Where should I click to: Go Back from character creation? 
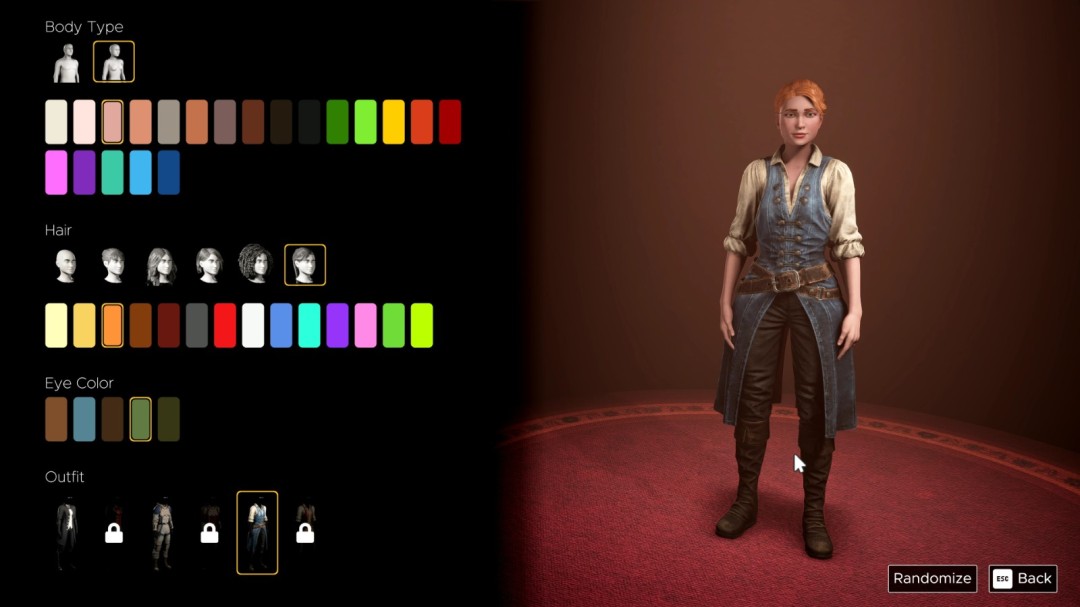(x=1023, y=578)
